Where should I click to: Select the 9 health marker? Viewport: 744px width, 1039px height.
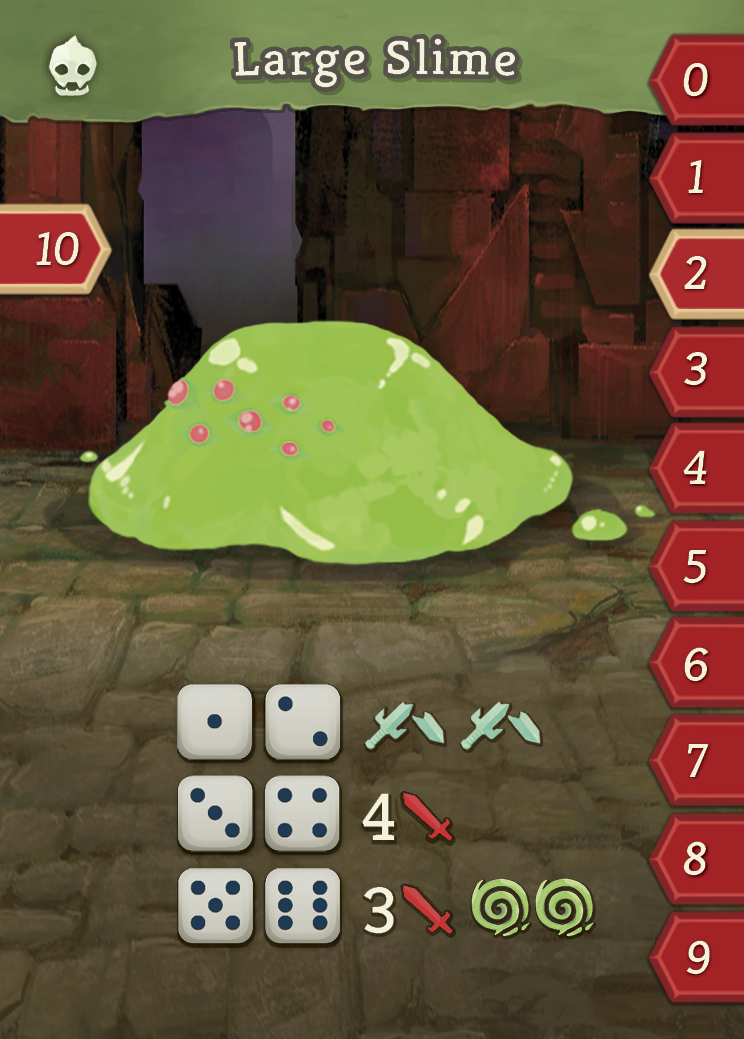click(698, 957)
